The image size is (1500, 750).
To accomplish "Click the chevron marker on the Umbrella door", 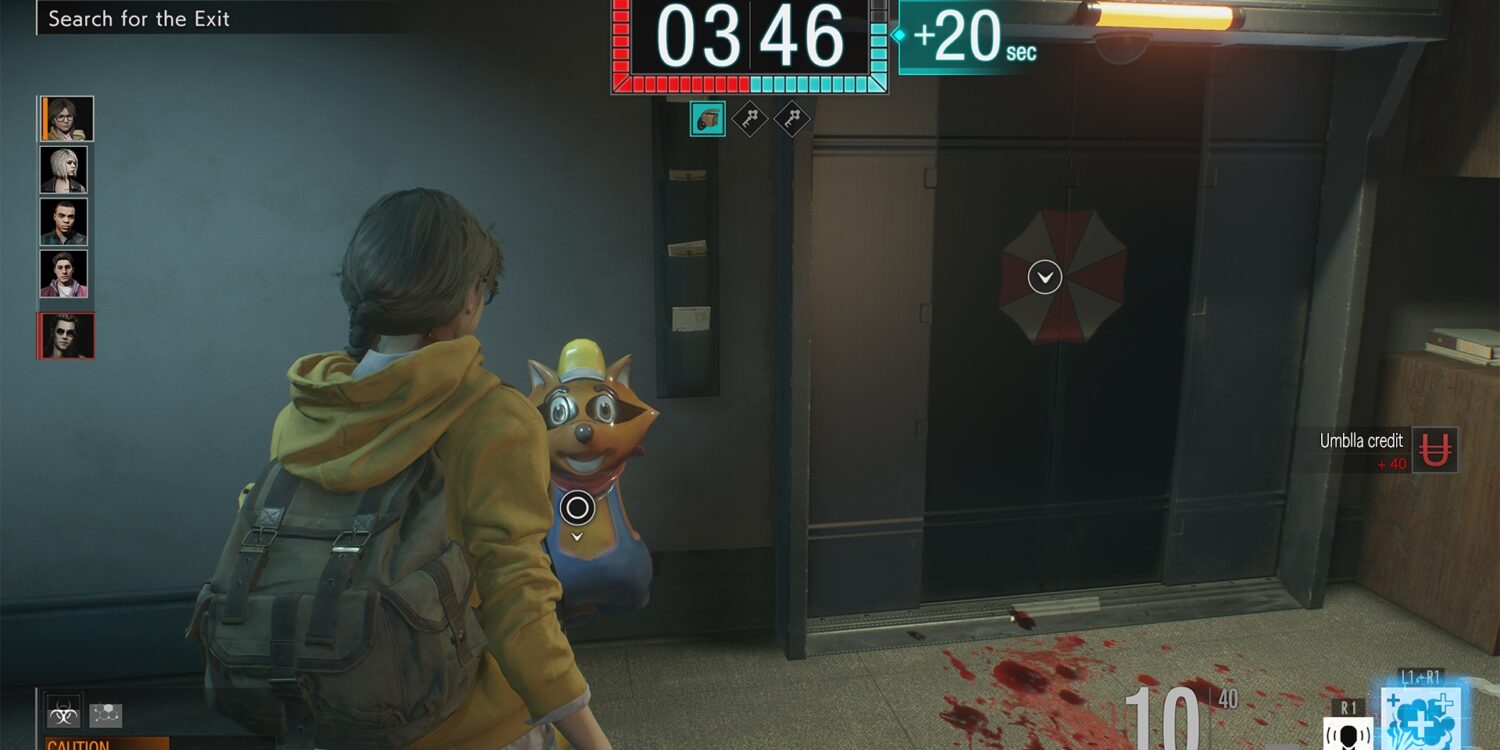I will click(1045, 276).
